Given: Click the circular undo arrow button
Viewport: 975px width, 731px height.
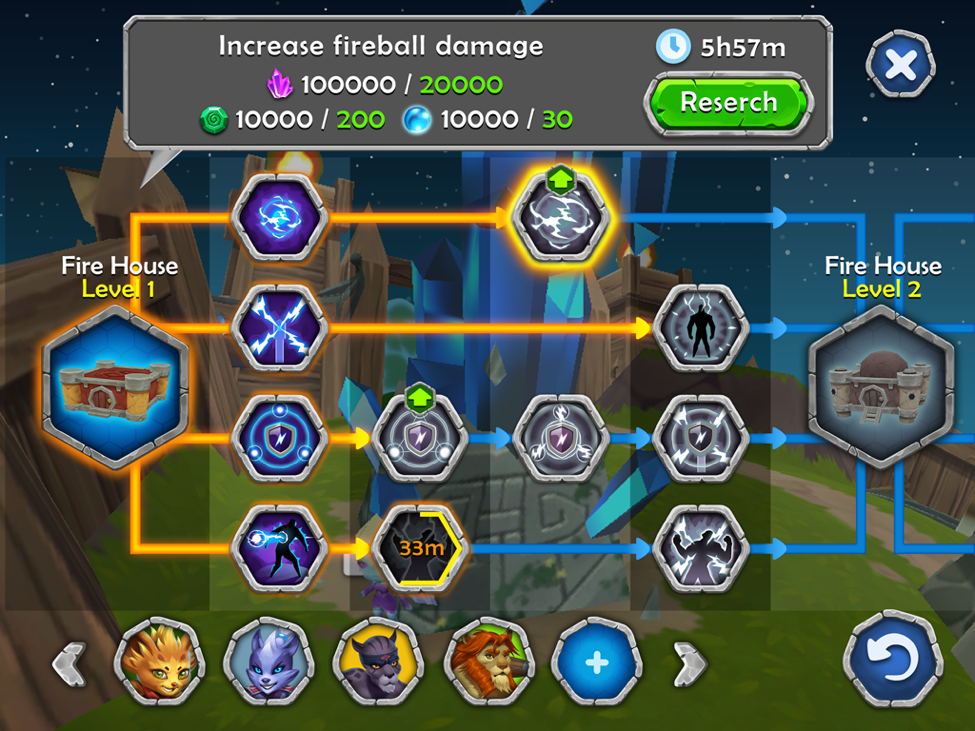Looking at the screenshot, I should [x=893, y=662].
